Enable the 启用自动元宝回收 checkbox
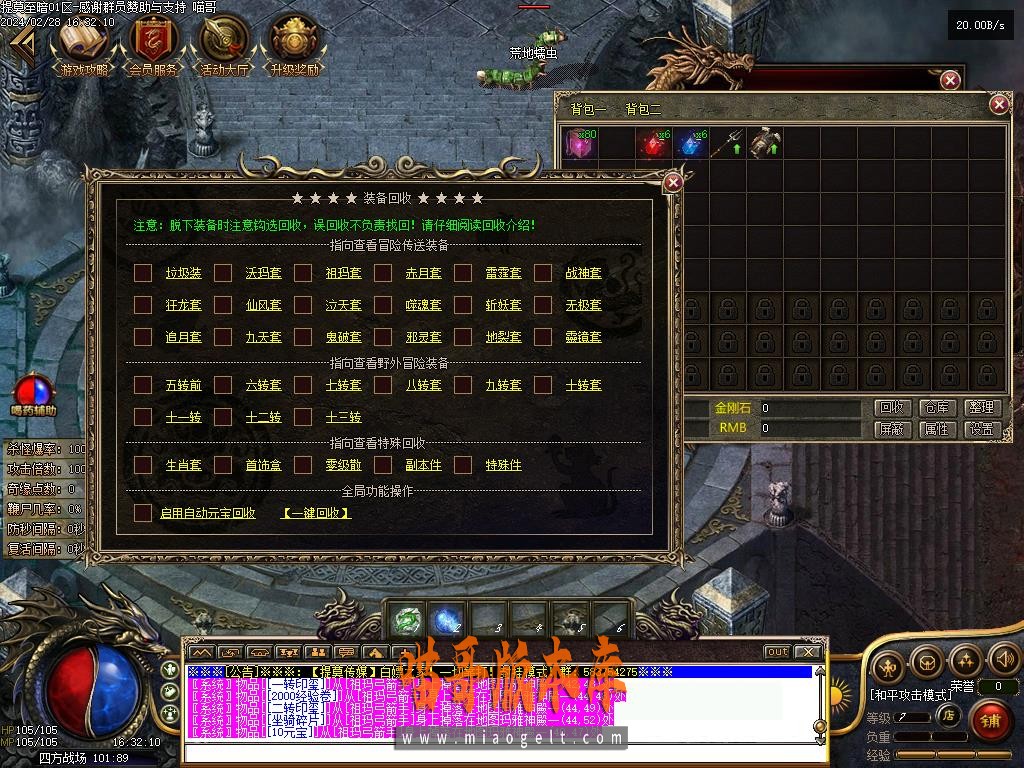 point(143,513)
